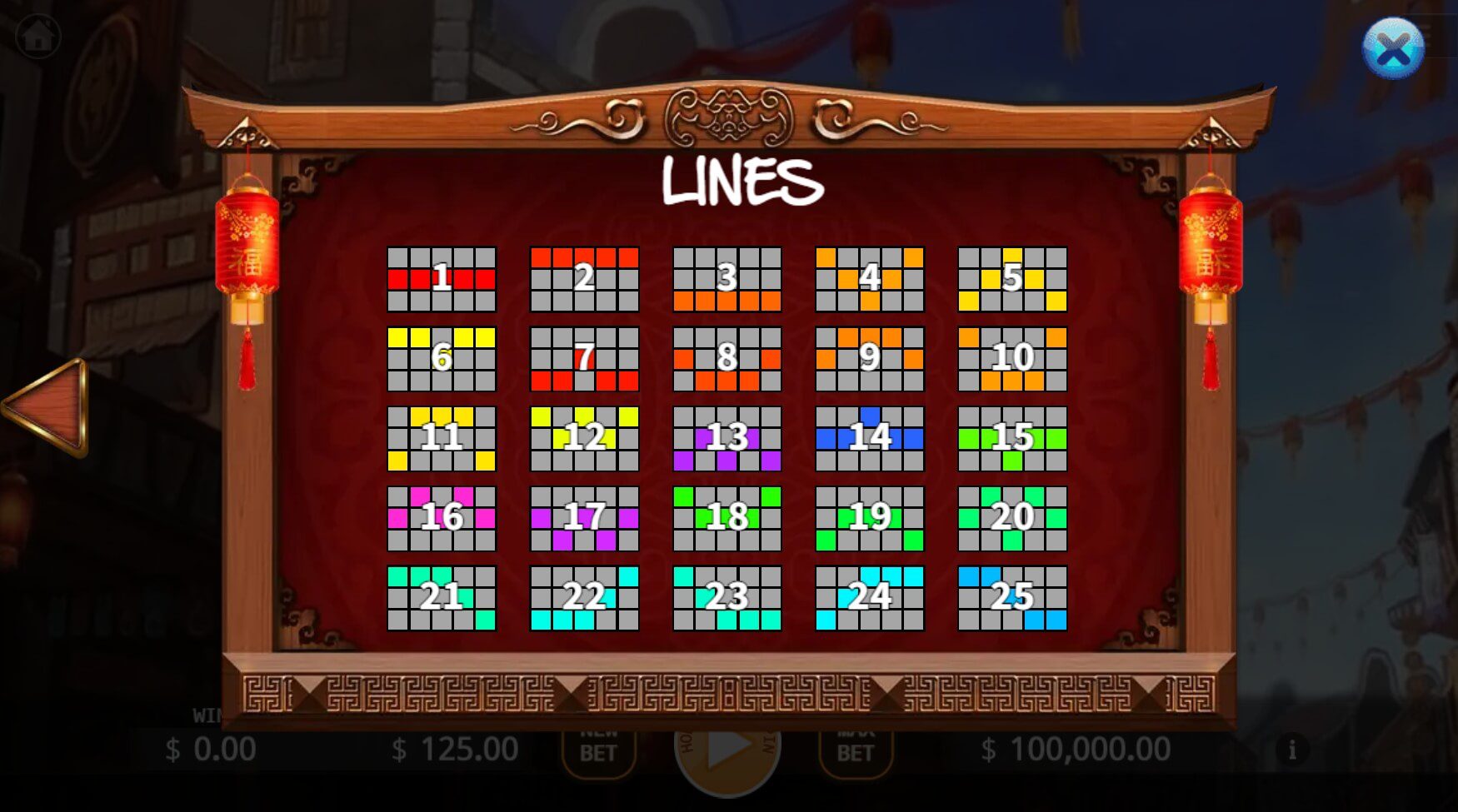Select payline 16 pink pattern swatch
The width and height of the screenshot is (1458, 812).
(441, 518)
